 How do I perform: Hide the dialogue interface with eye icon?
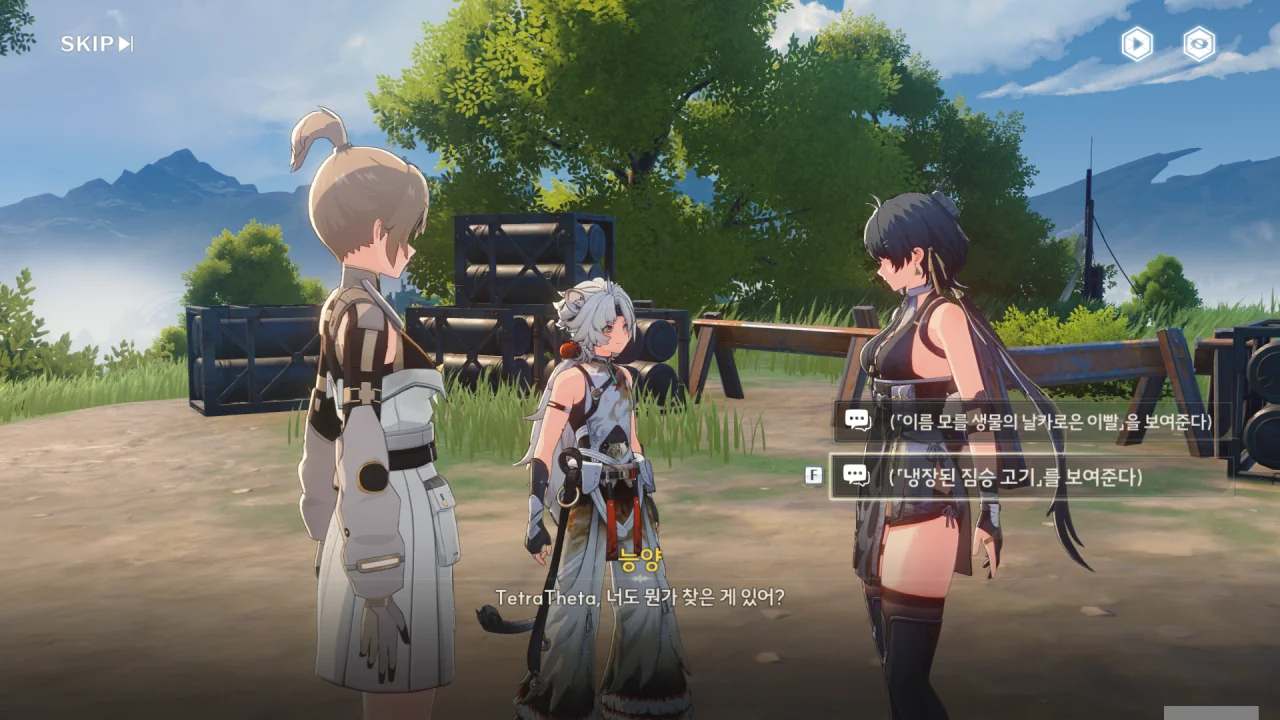[x=1199, y=44]
